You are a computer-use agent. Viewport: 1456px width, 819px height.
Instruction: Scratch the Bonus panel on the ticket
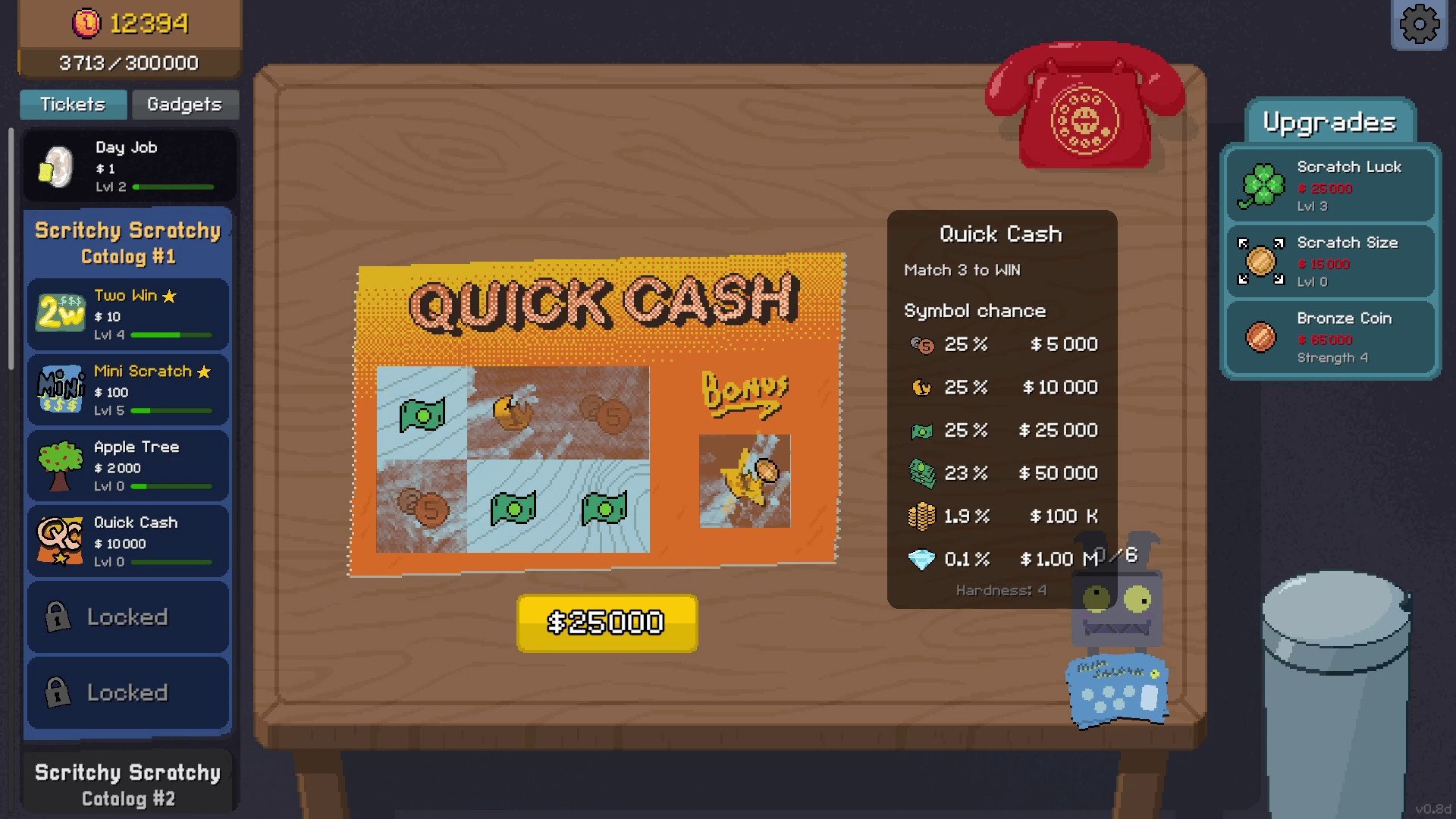pyautogui.click(x=744, y=481)
